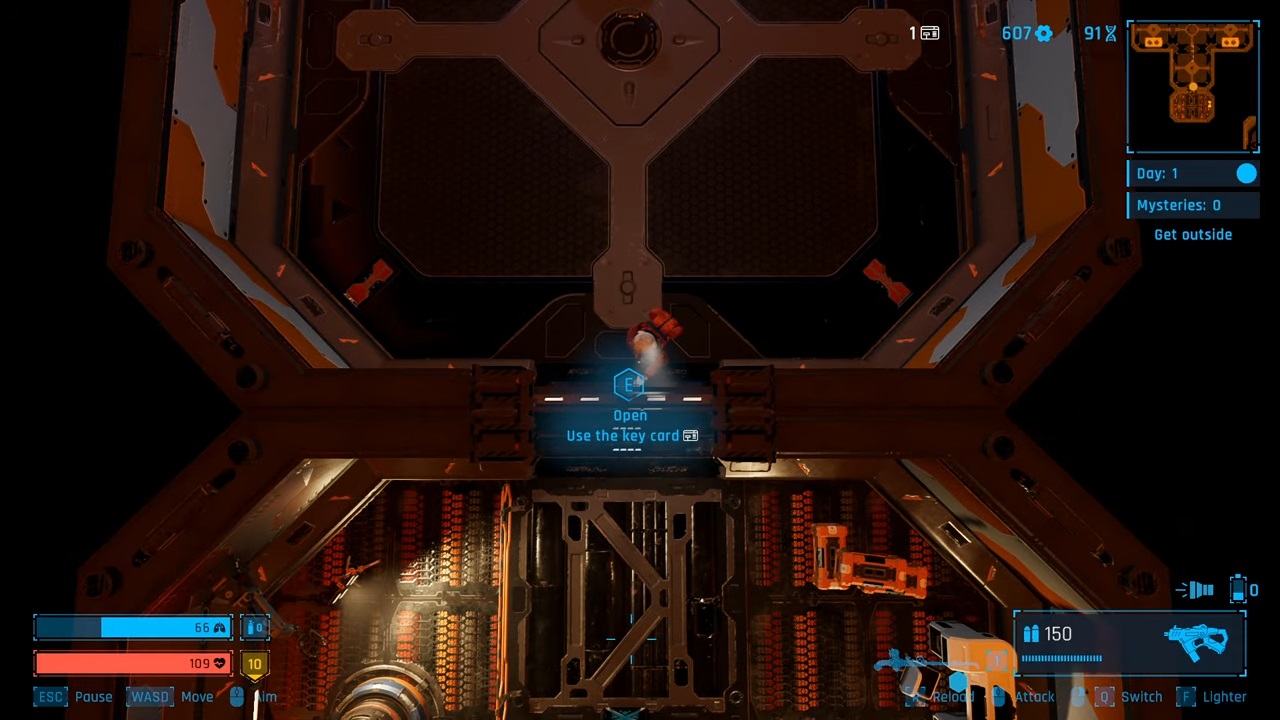The width and height of the screenshot is (1280, 720).
Task: Open the orange room minimap
Action: pos(1192,87)
